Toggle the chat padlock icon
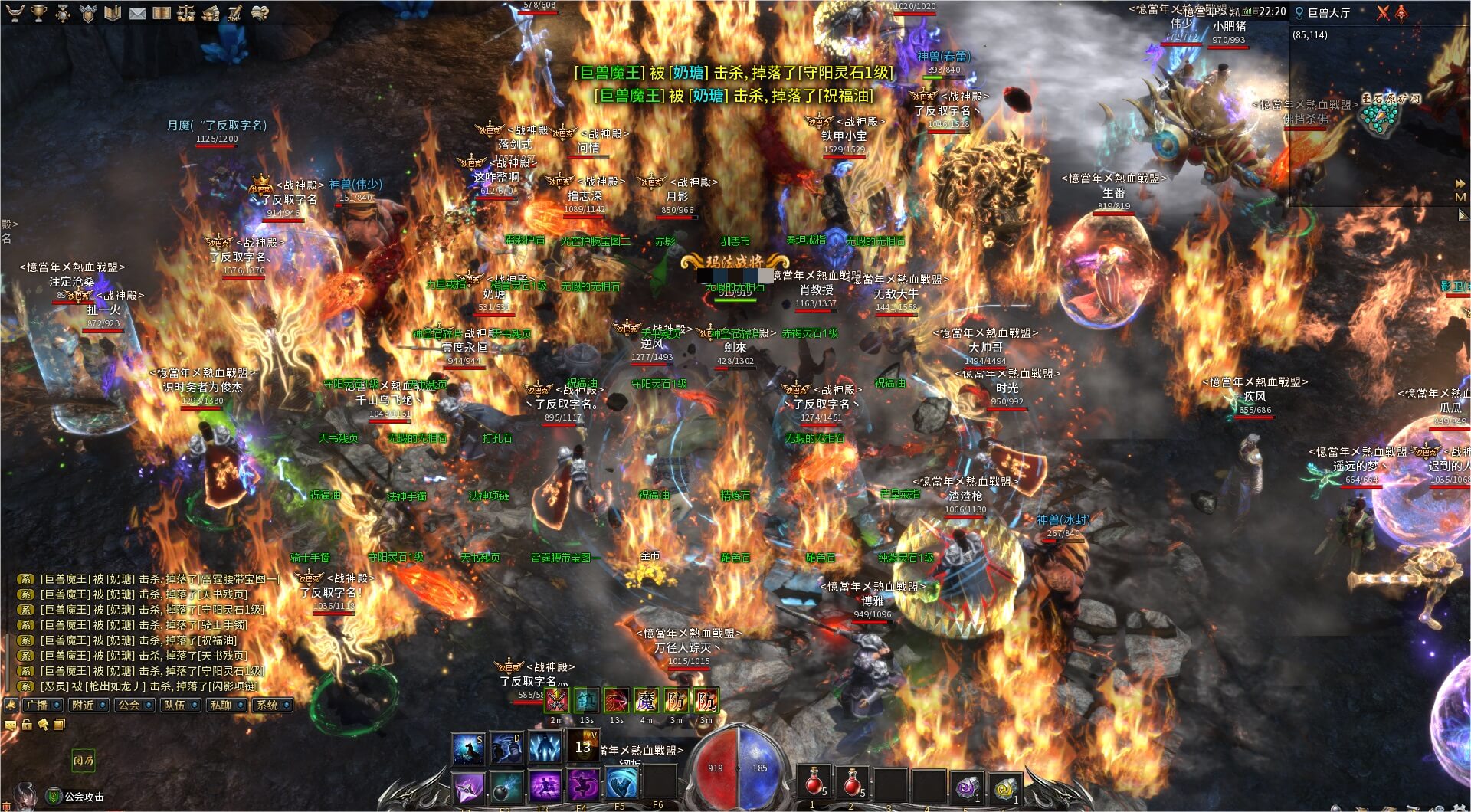 pyautogui.click(x=27, y=724)
